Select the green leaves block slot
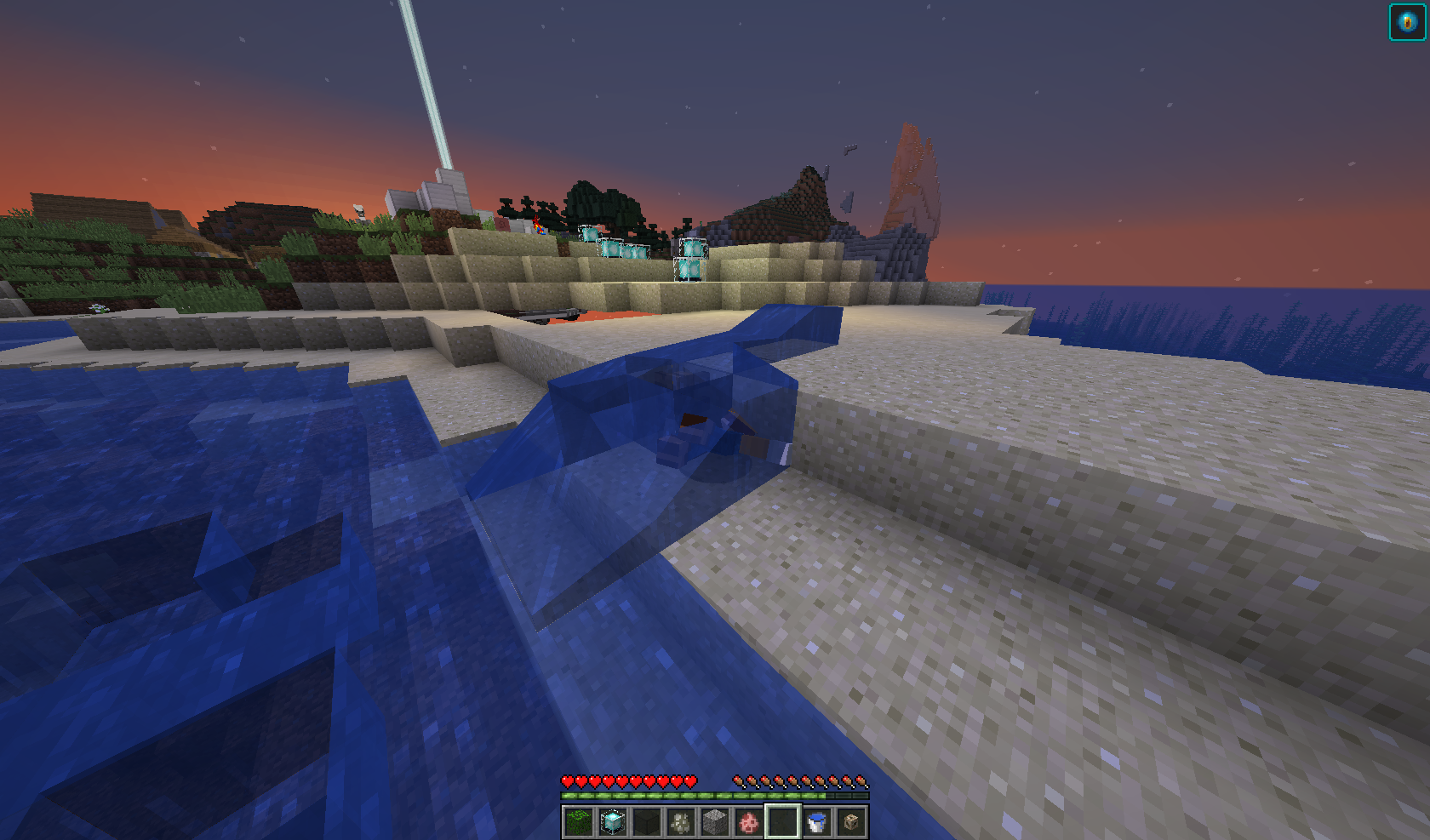The image size is (1430, 840). [579, 822]
